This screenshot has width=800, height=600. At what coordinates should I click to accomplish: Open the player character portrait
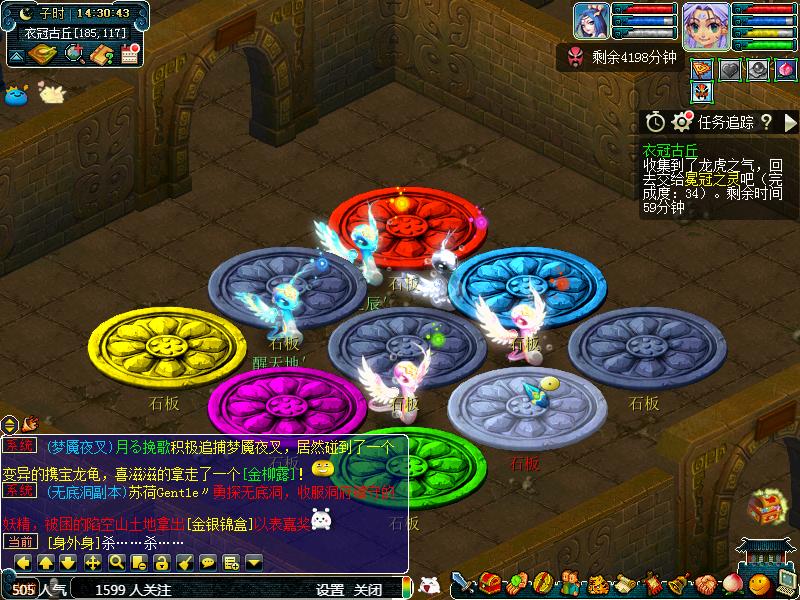pos(704,23)
